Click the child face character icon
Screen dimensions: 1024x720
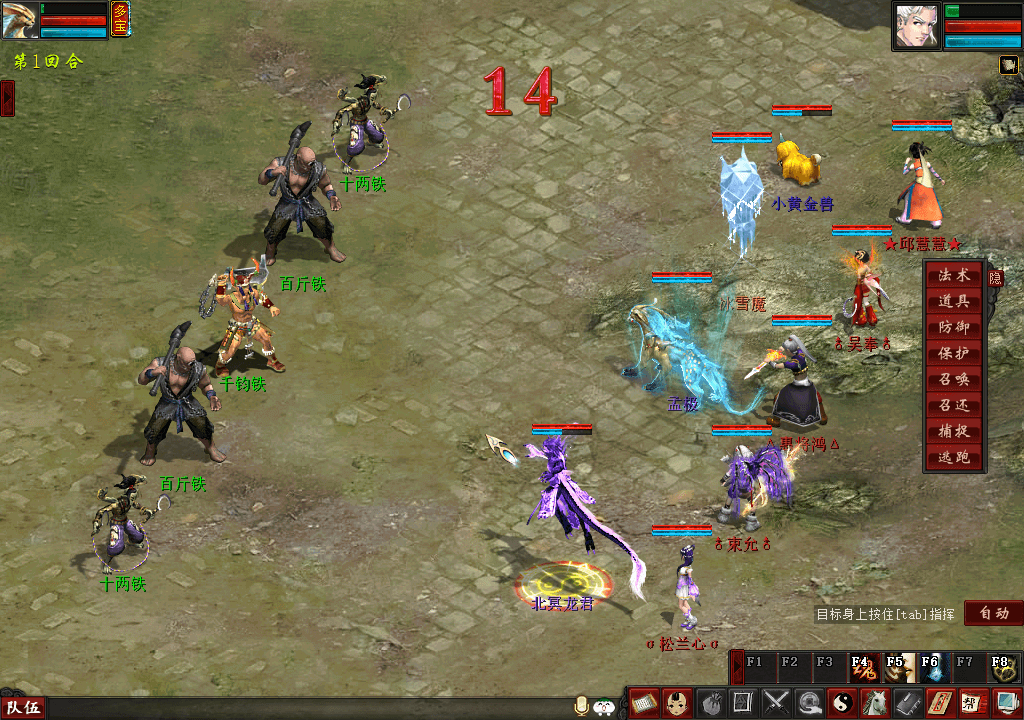pos(677,703)
